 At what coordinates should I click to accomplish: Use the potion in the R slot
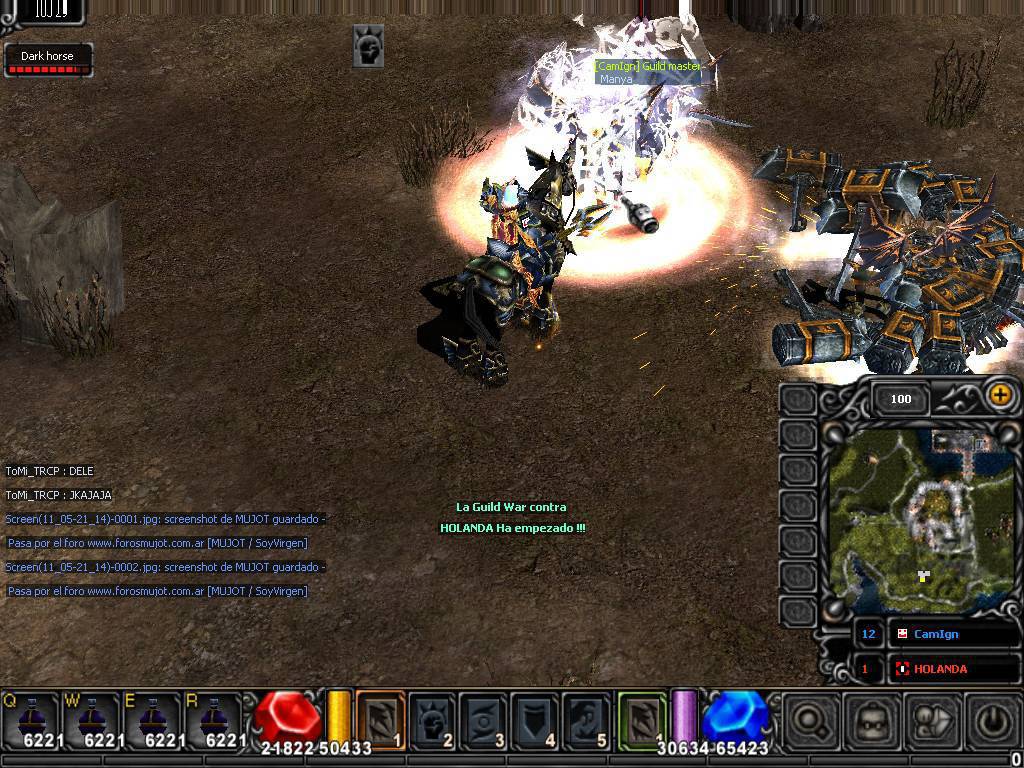pos(215,718)
